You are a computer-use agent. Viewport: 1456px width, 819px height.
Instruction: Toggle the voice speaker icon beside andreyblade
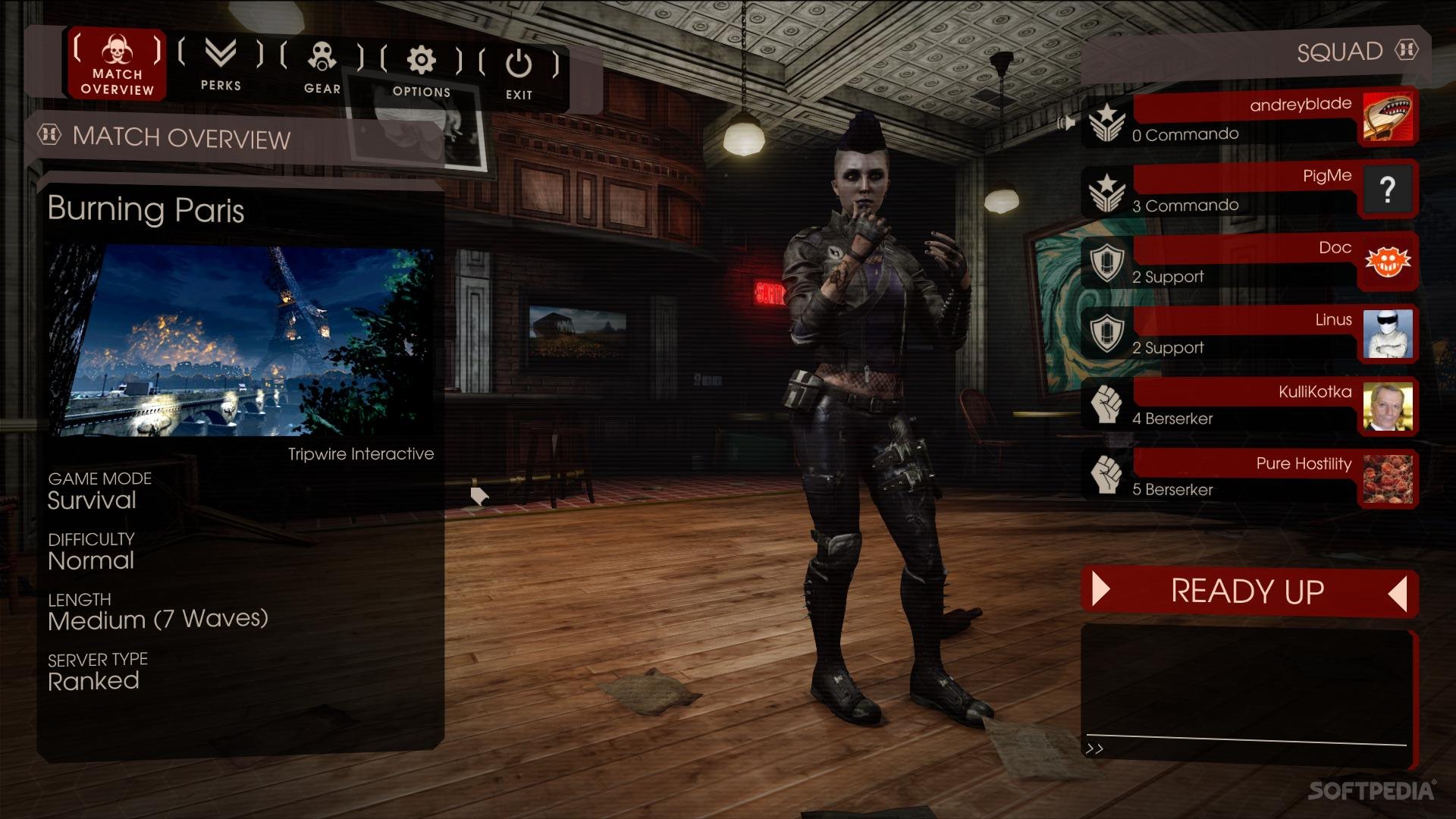coord(1067,122)
